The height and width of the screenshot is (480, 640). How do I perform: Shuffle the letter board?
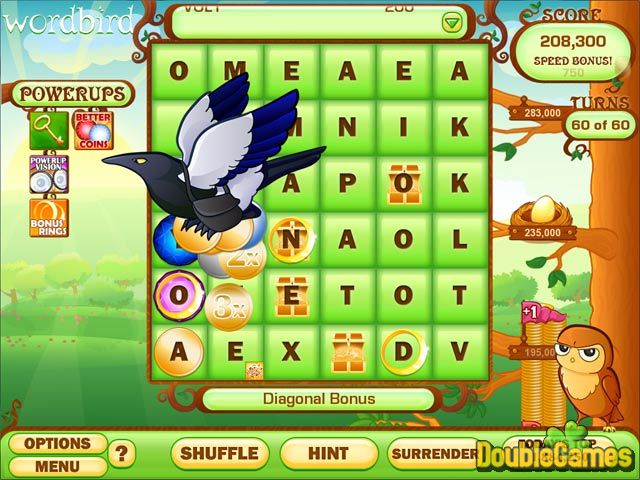(x=219, y=453)
